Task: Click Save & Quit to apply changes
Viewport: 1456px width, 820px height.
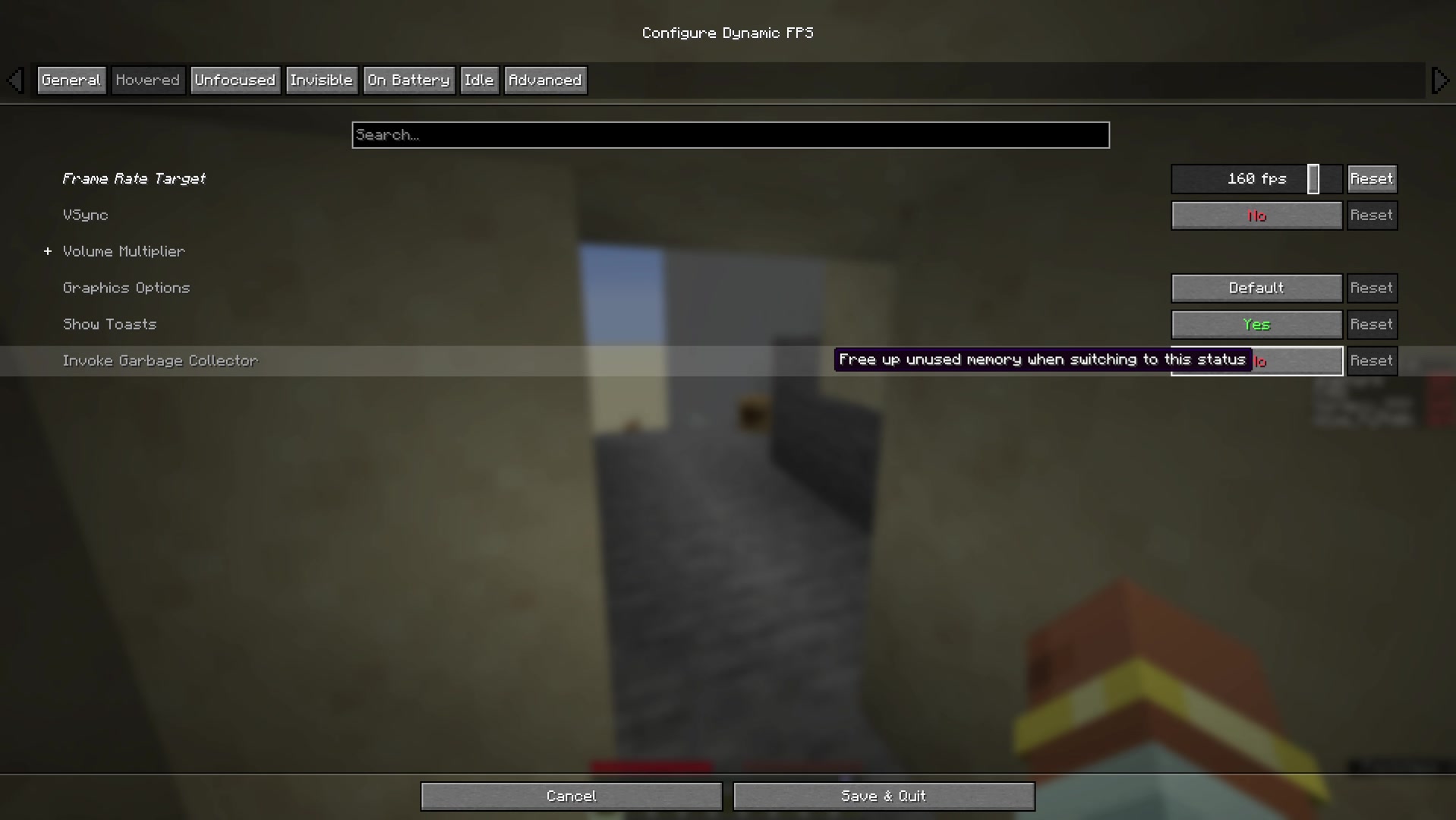Action: [x=883, y=796]
